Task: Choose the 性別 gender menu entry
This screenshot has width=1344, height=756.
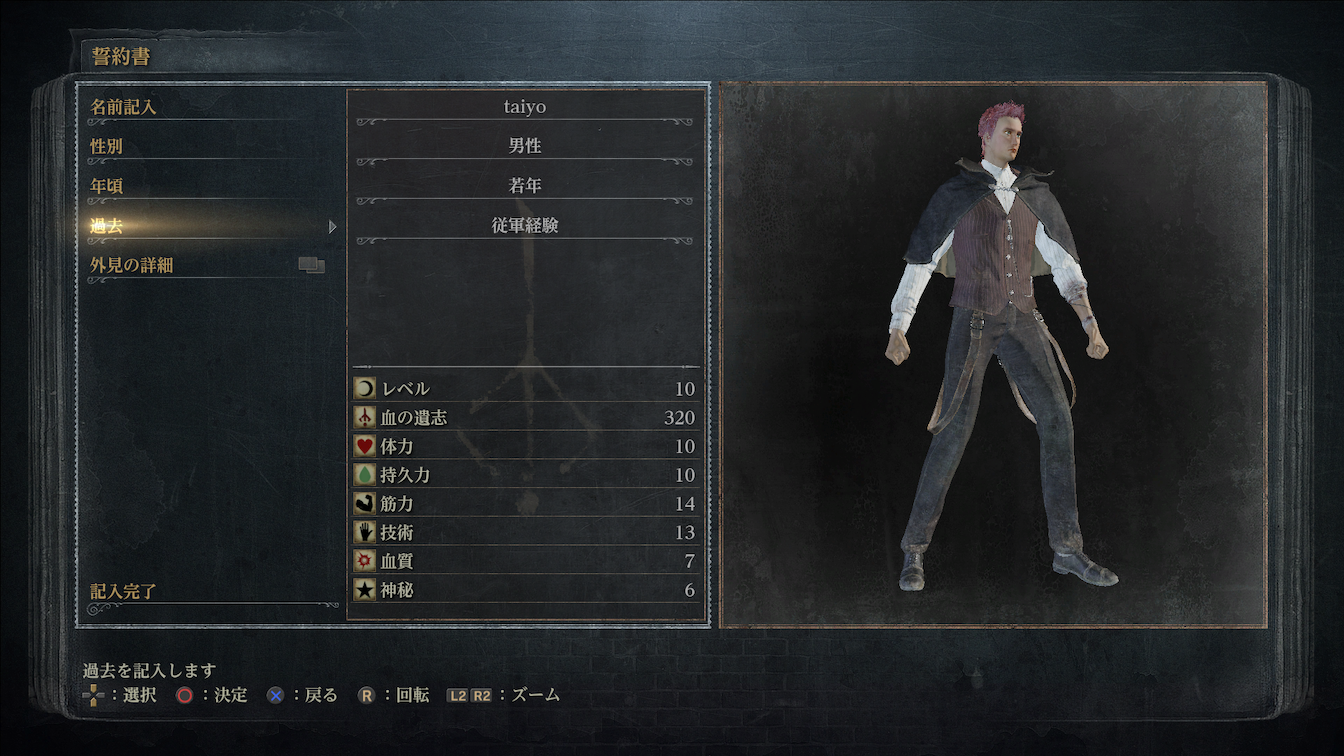Action: tap(107, 146)
